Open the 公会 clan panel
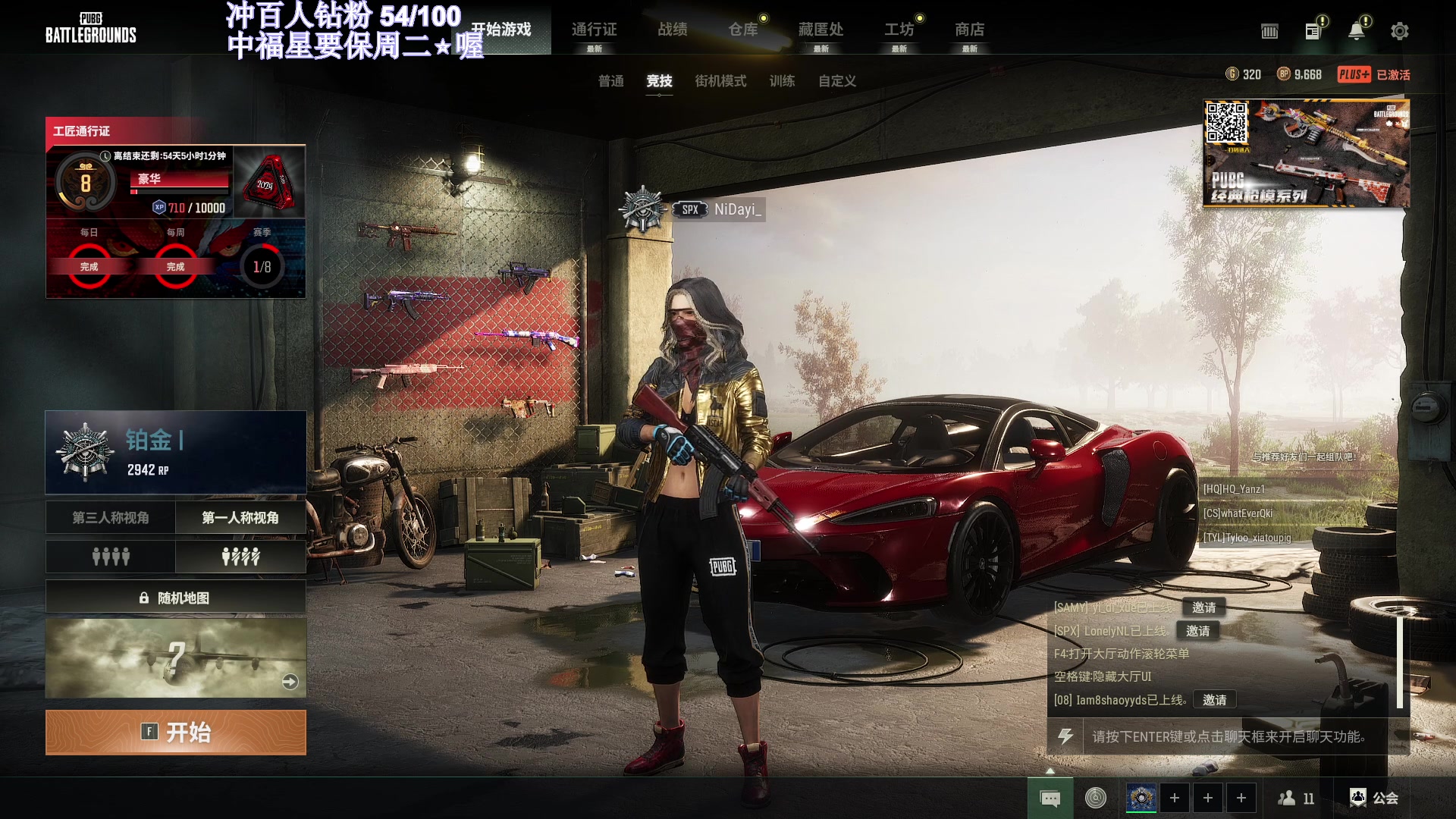This screenshot has width=1456, height=819. (1374, 798)
